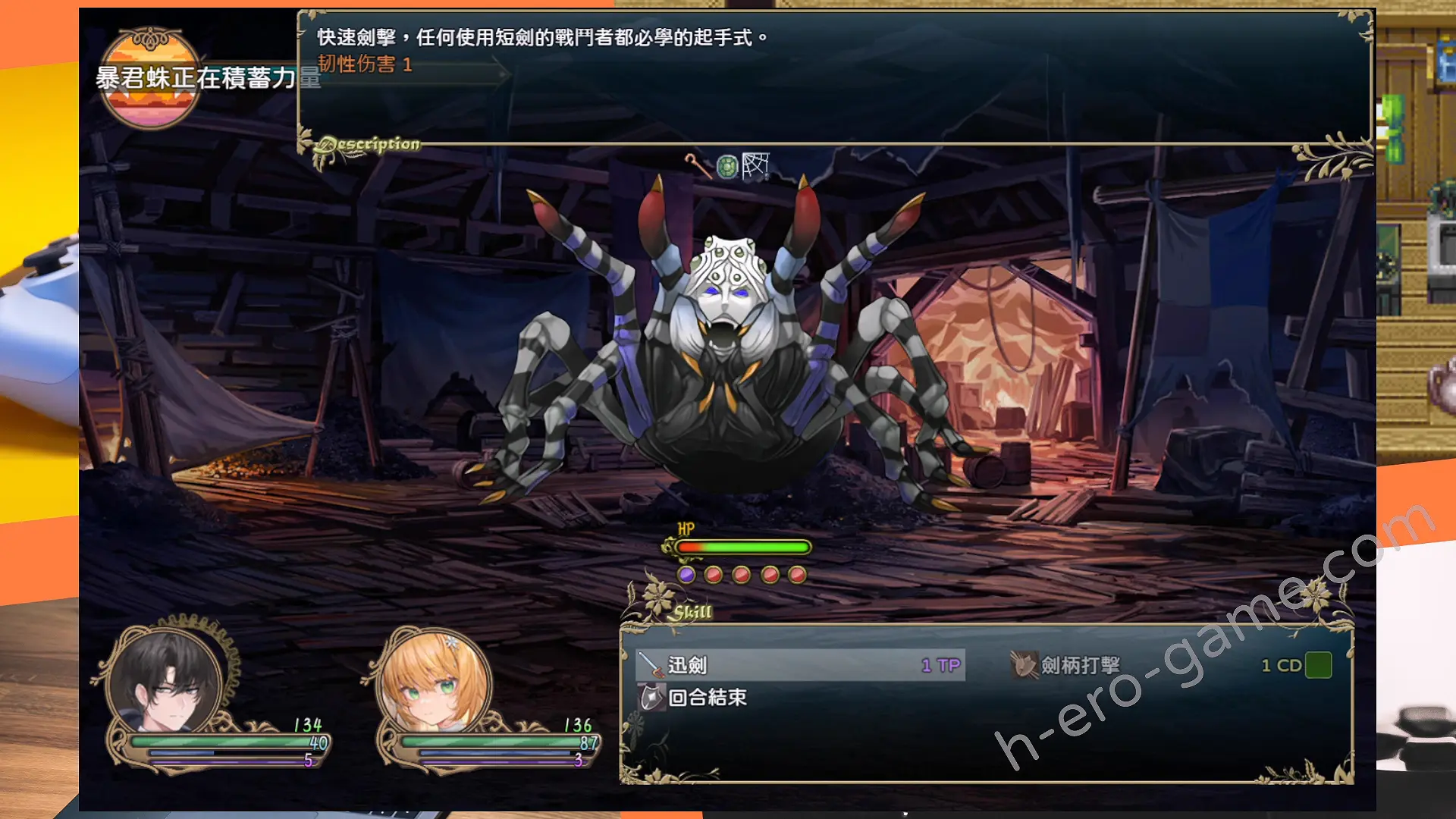Select the 迅劍 skill
This screenshot has height=819, width=1456.
click(x=800, y=665)
